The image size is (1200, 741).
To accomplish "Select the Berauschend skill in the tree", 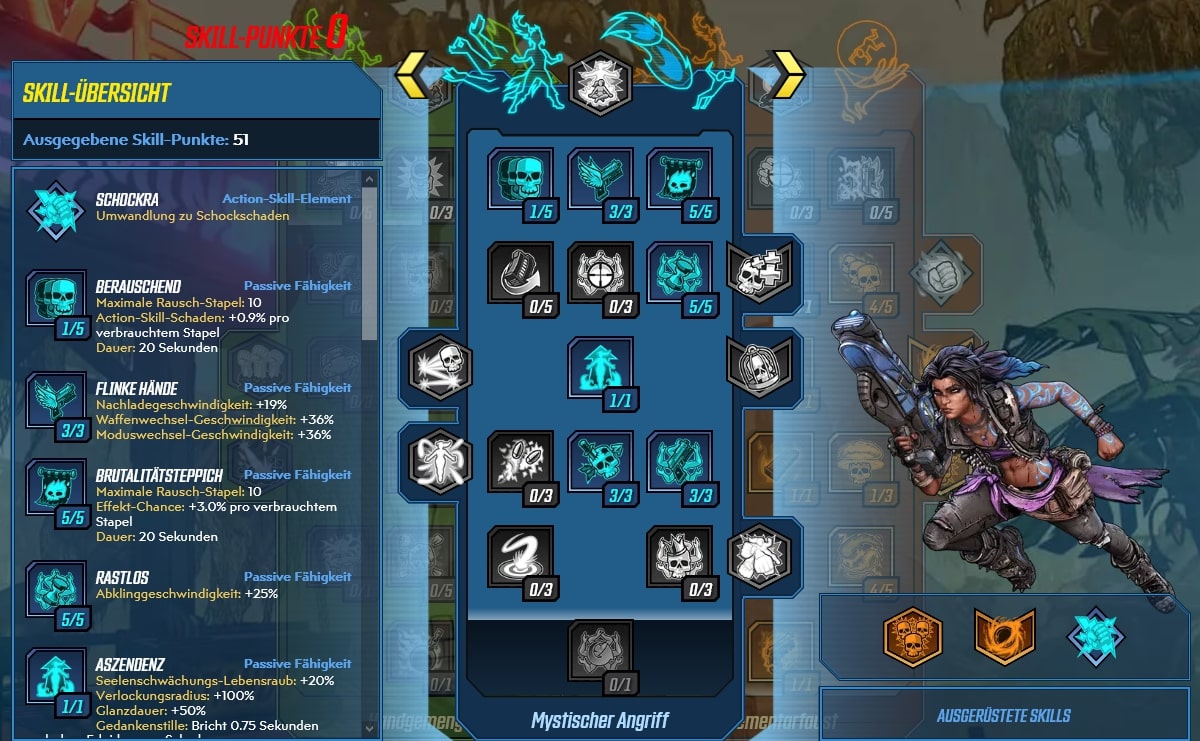I will (520, 178).
